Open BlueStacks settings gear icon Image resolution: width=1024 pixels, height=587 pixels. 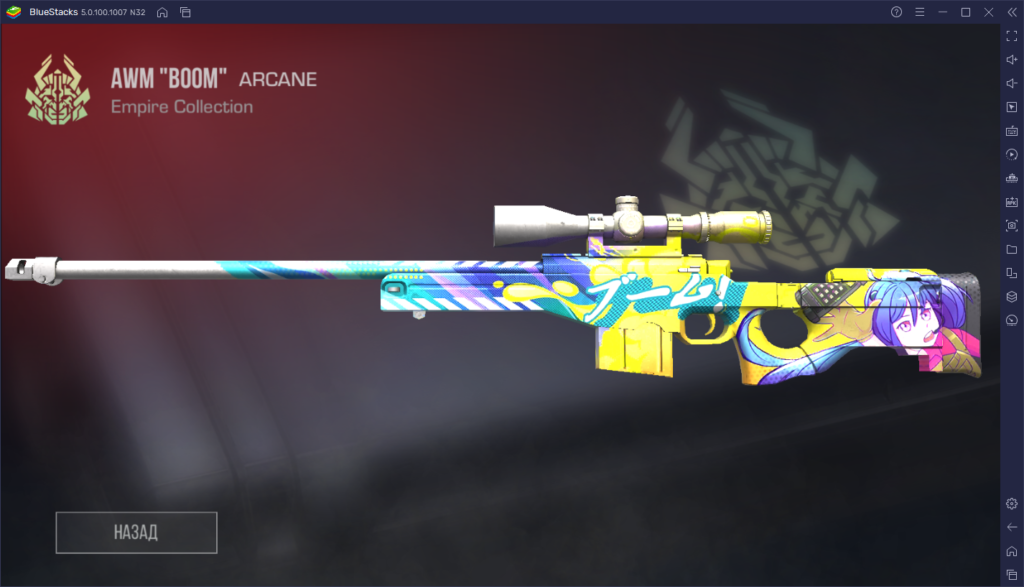tap(1011, 504)
